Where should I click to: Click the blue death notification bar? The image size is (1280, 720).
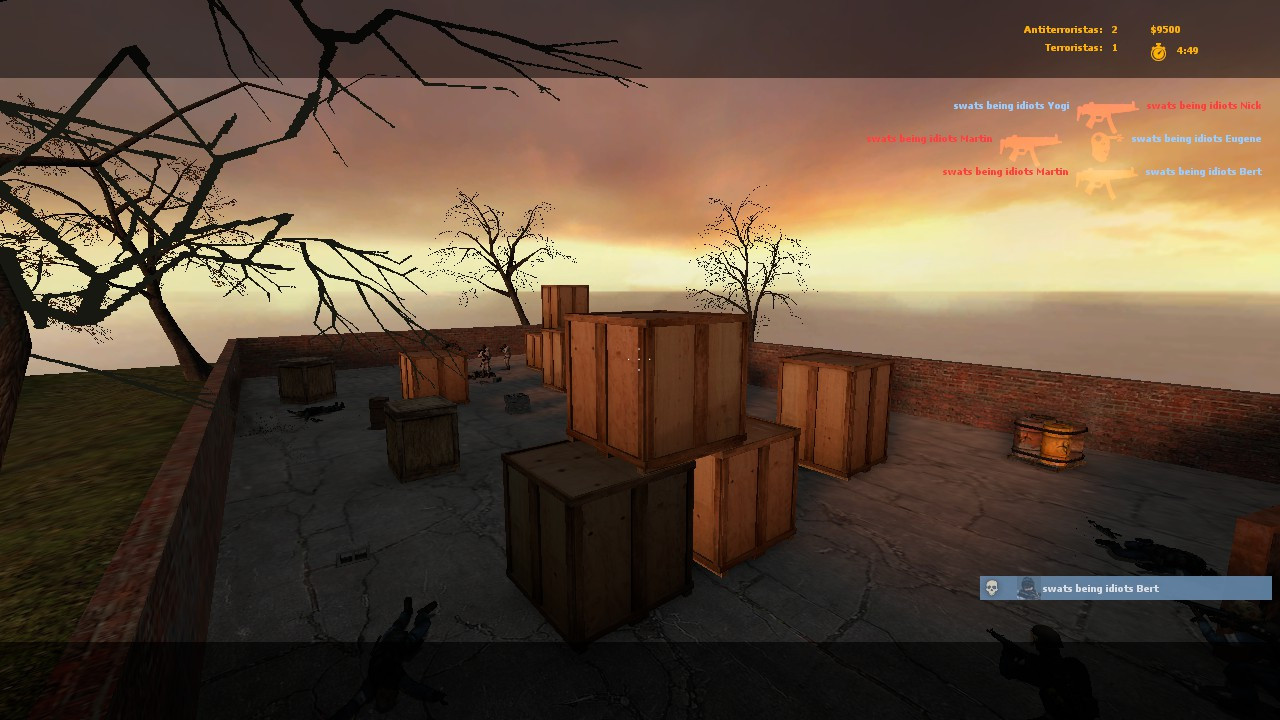click(x=1123, y=588)
